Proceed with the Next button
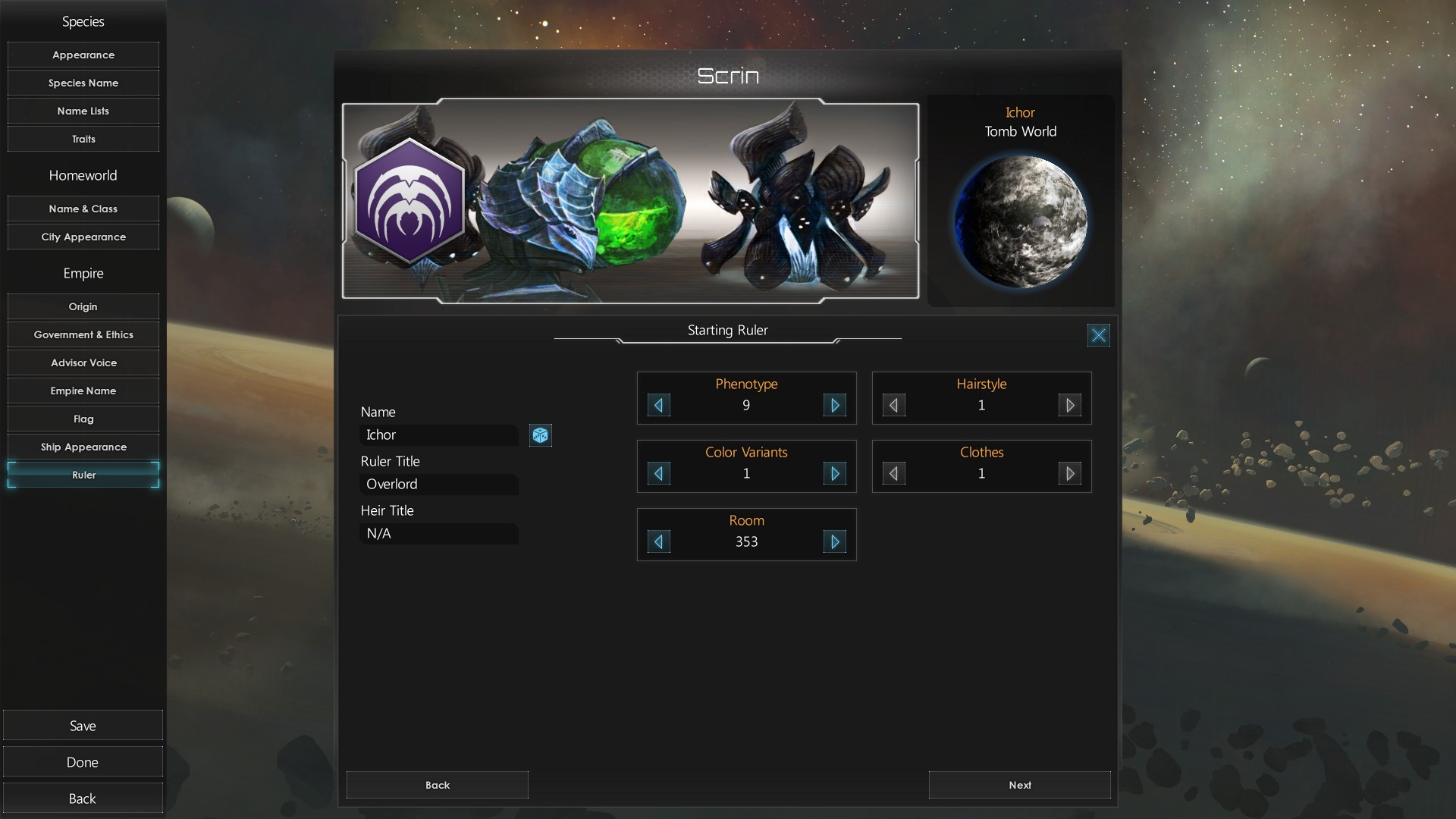Image resolution: width=1456 pixels, height=819 pixels. 1019,785
